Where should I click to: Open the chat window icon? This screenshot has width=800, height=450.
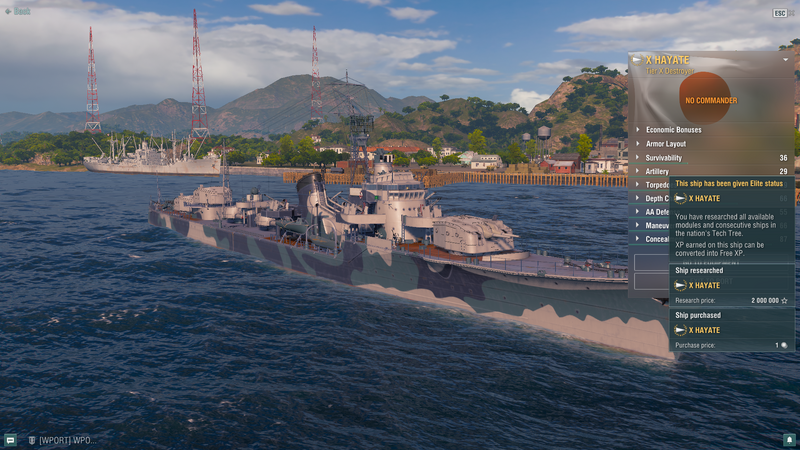click(x=10, y=439)
